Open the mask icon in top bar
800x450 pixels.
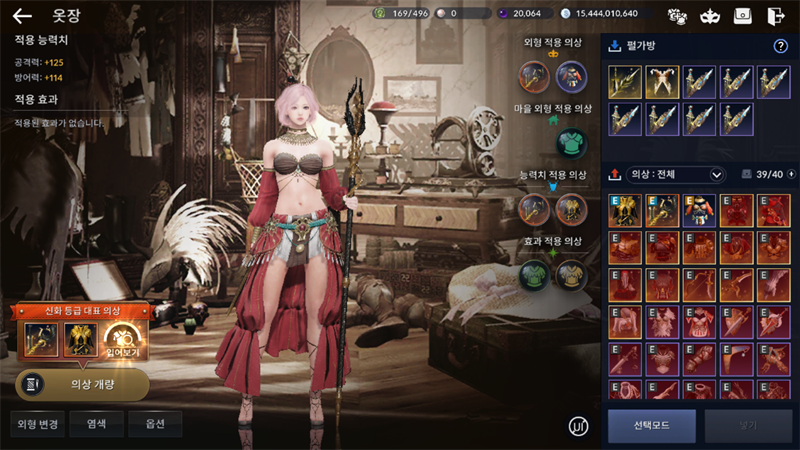coord(710,15)
